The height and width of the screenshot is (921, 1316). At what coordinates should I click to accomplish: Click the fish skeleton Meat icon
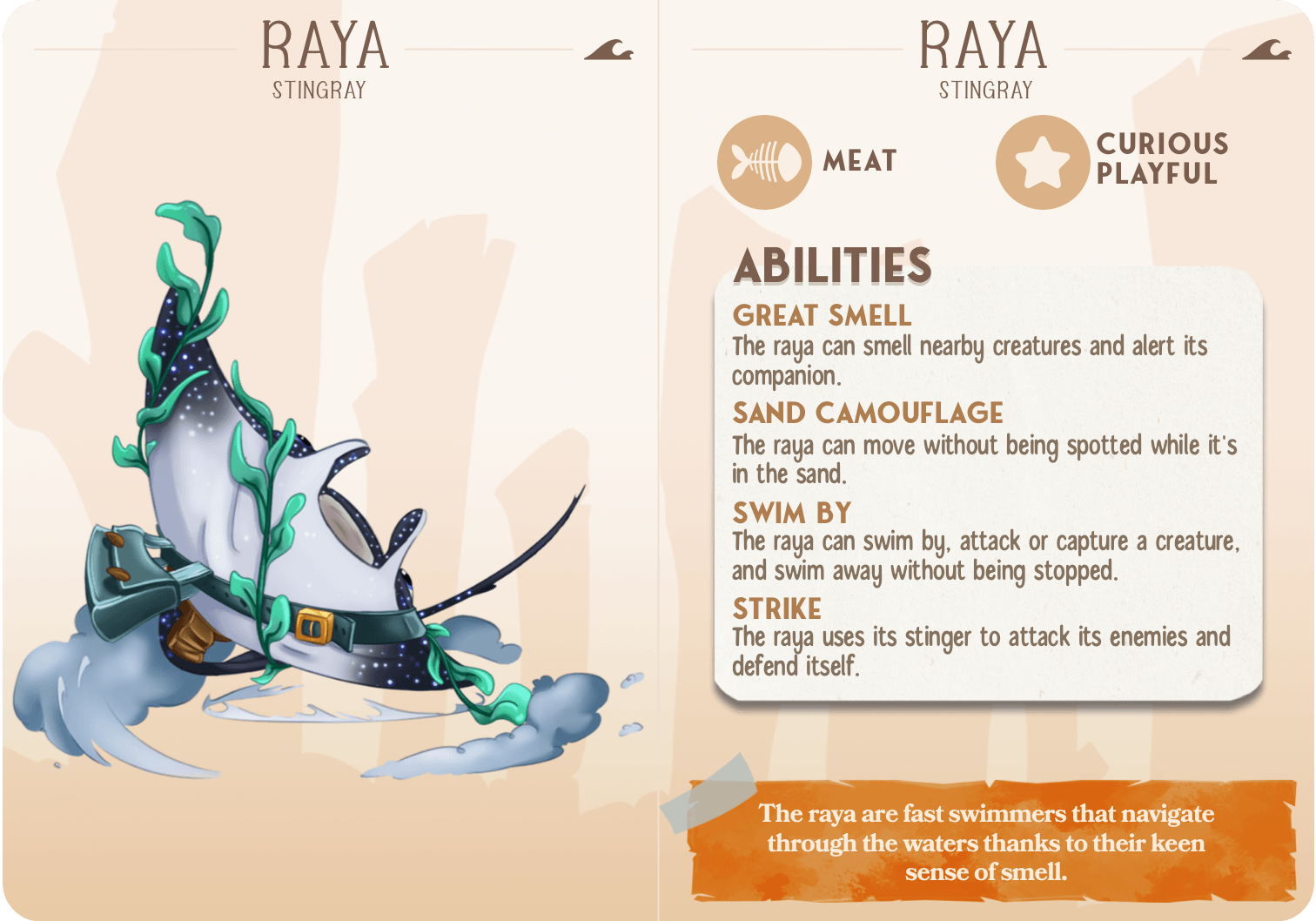(x=764, y=162)
